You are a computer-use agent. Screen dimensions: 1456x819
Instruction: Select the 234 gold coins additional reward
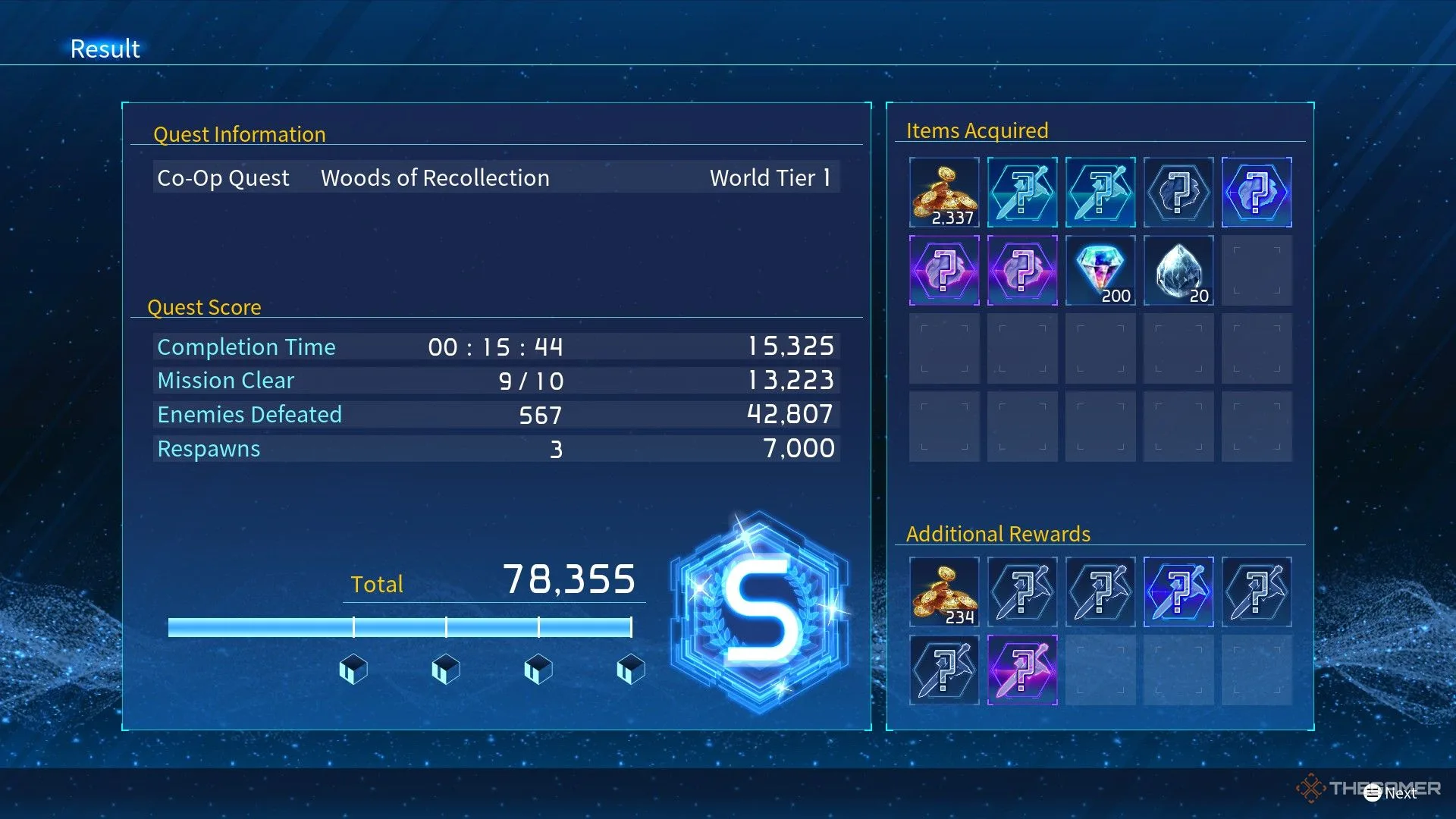point(944,592)
